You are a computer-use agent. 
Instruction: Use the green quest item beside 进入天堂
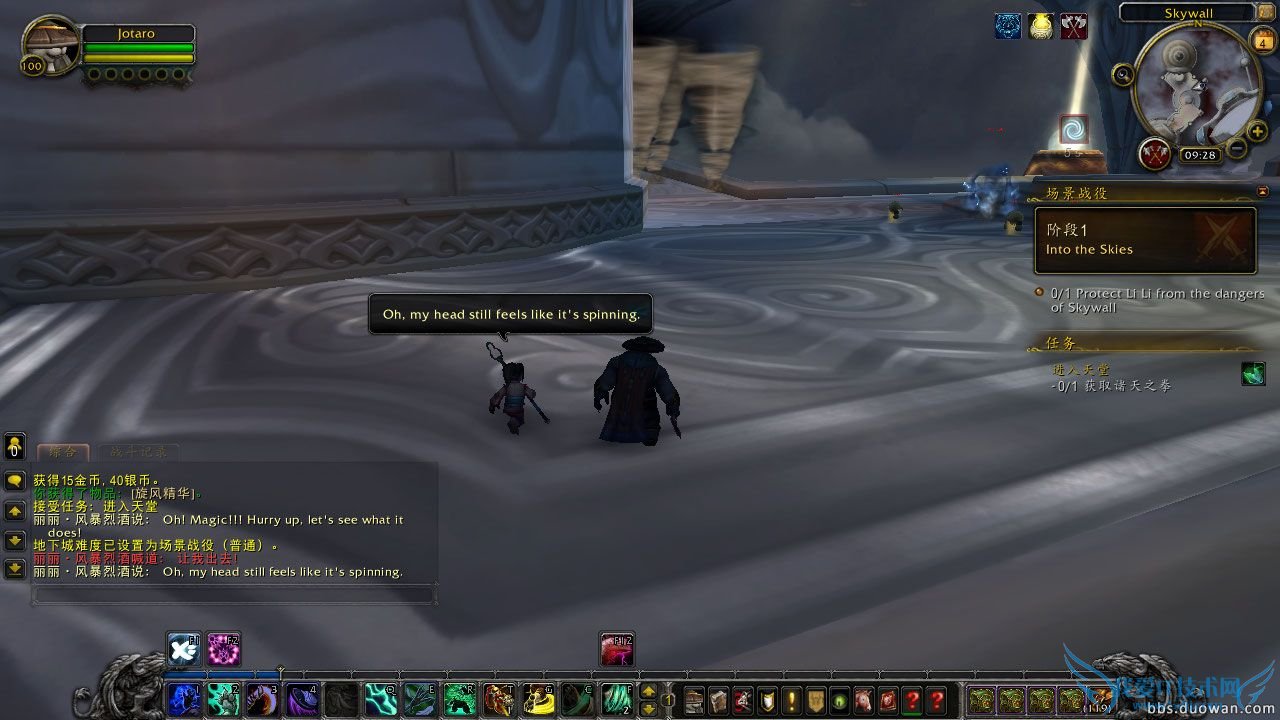tap(1253, 373)
